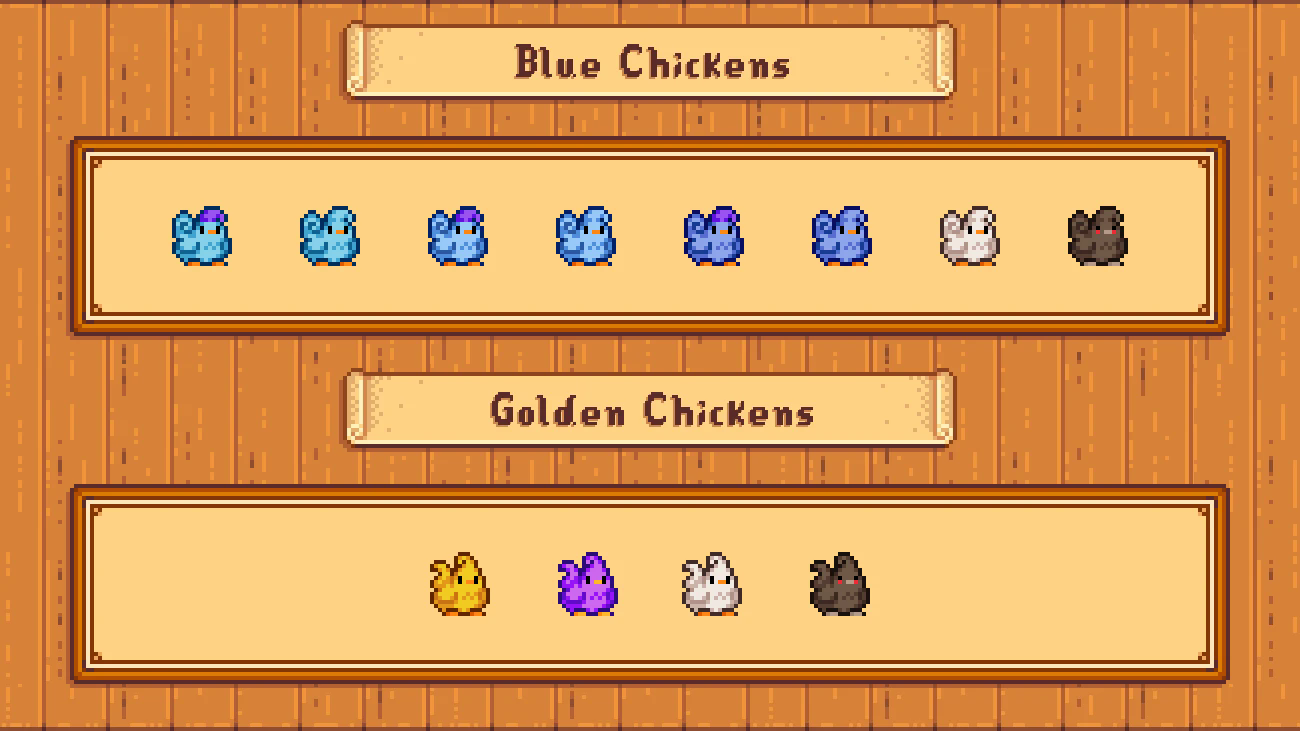This screenshot has height=731, width=1300.
Task: Pick the white chicken in the Golden Chickens row
Action: [x=712, y=585]
